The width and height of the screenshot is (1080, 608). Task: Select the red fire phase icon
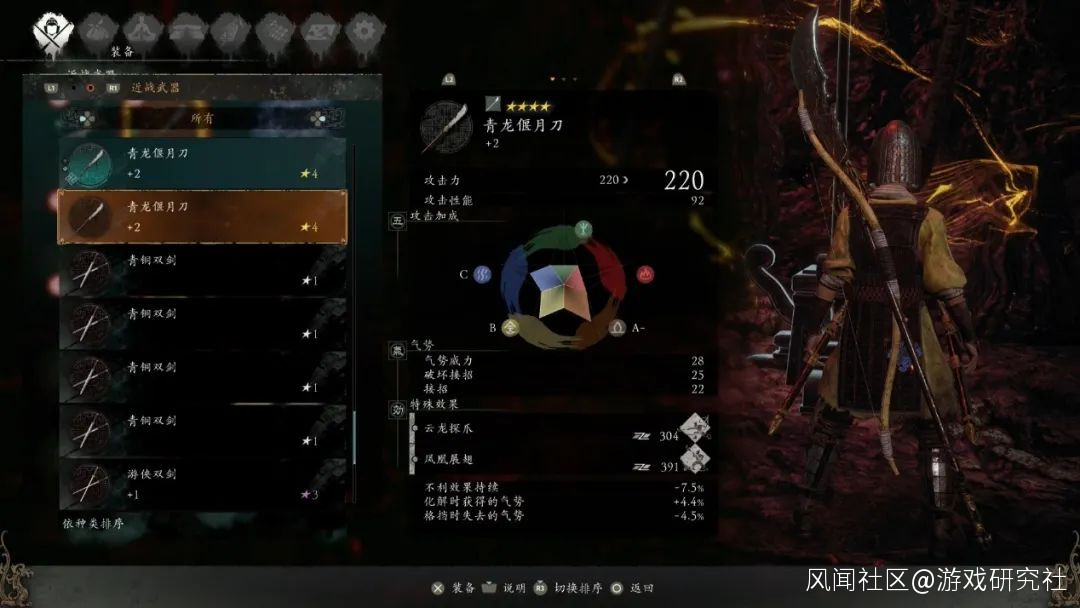[x=645, y=273]
